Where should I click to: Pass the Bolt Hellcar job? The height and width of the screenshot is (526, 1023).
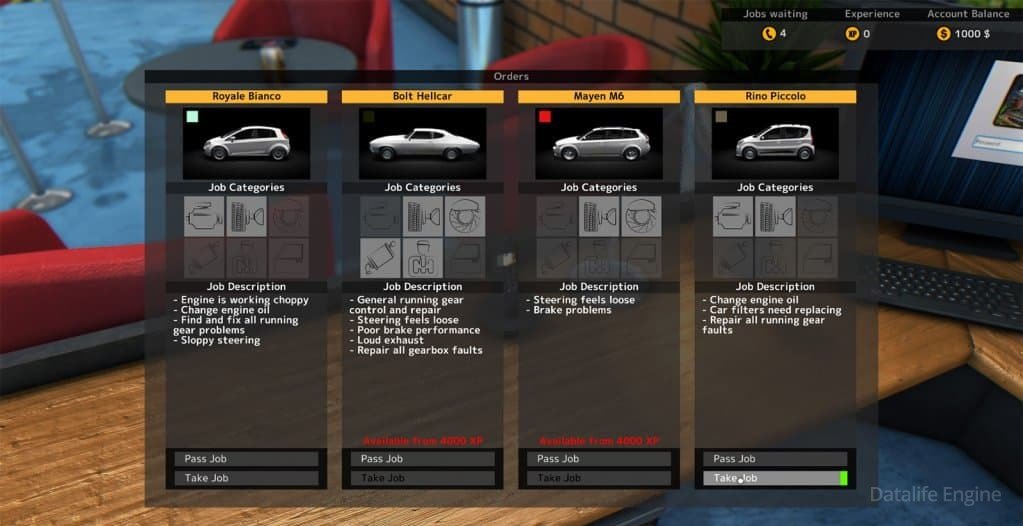(422, 459)
